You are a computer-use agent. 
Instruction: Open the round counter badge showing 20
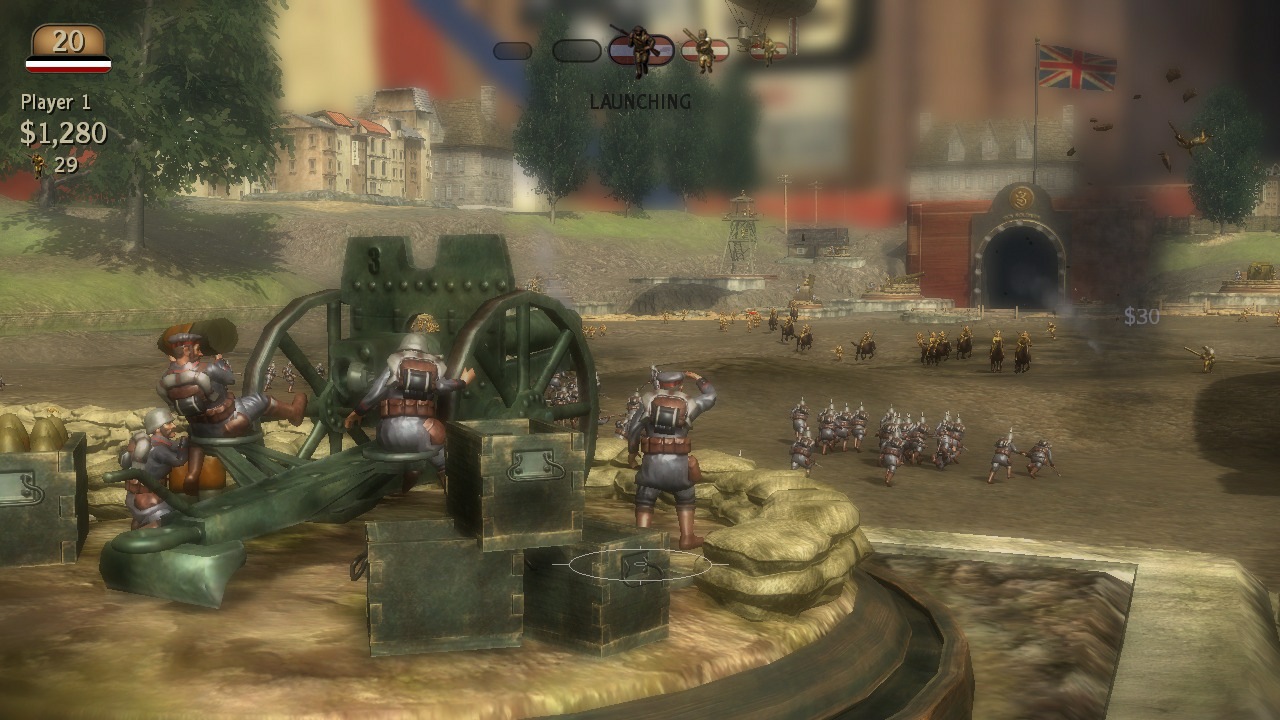coord(68,42)
